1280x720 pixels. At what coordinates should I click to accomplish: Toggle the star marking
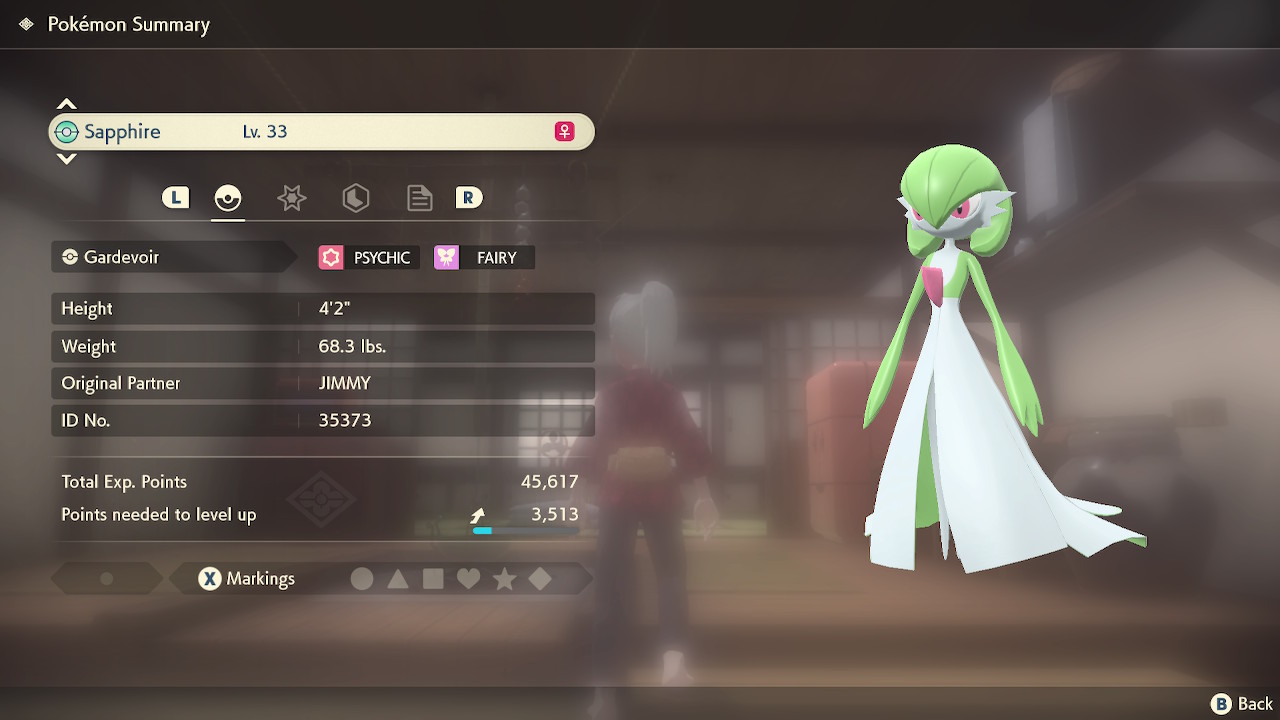[504, 579]
